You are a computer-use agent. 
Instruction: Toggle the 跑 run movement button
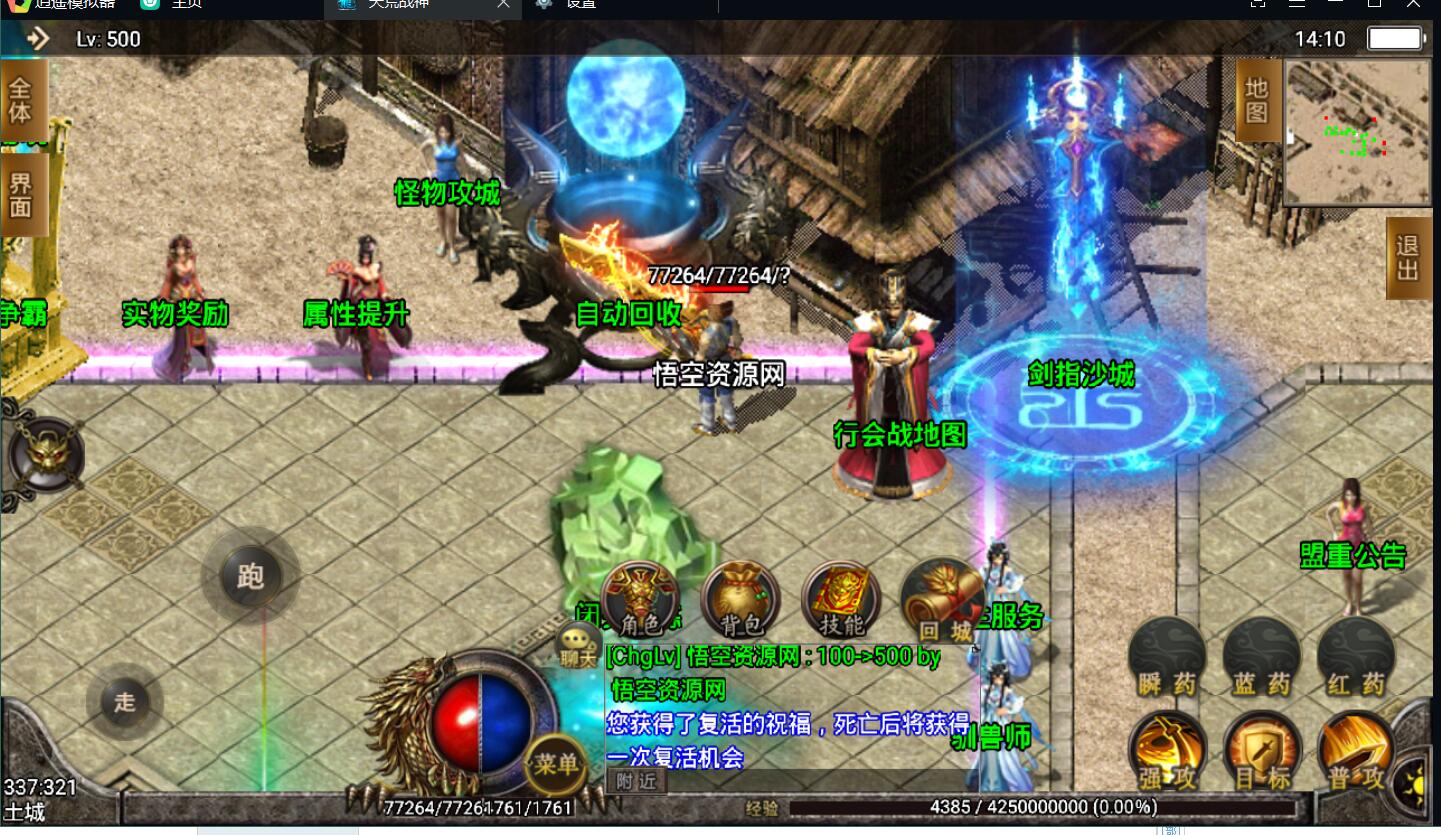(x=250, y=577)
